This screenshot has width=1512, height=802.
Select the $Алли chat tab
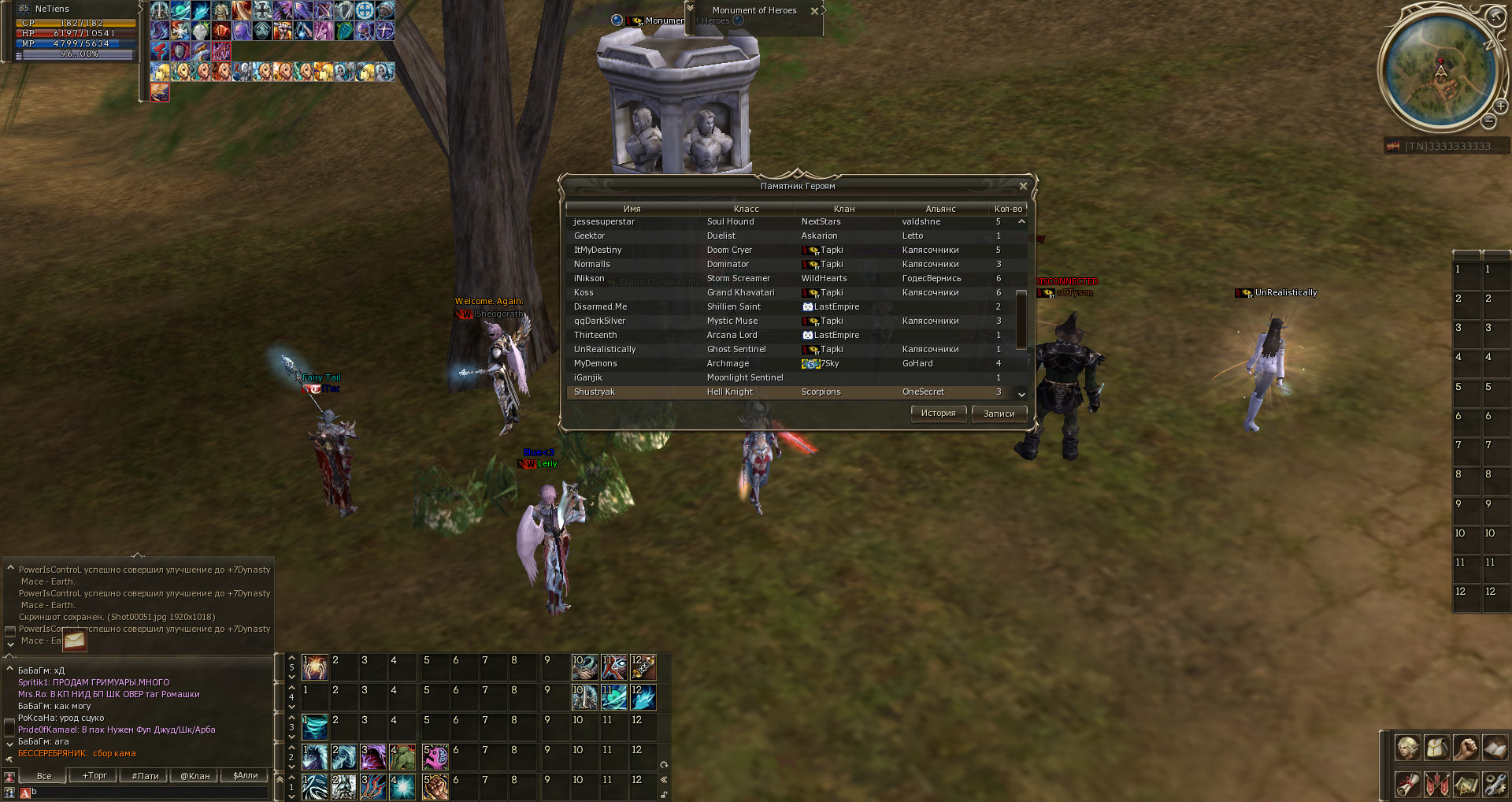tap(246, 776)
